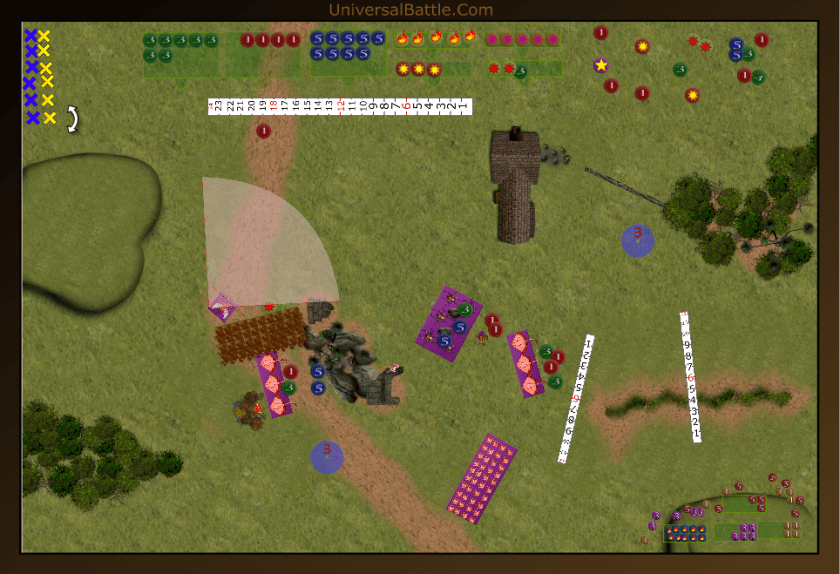Image resolution: width=840 pixels, height=574 pixels.
Task: Select the purple token with yellow star
Action: click(x=601, y=65)
